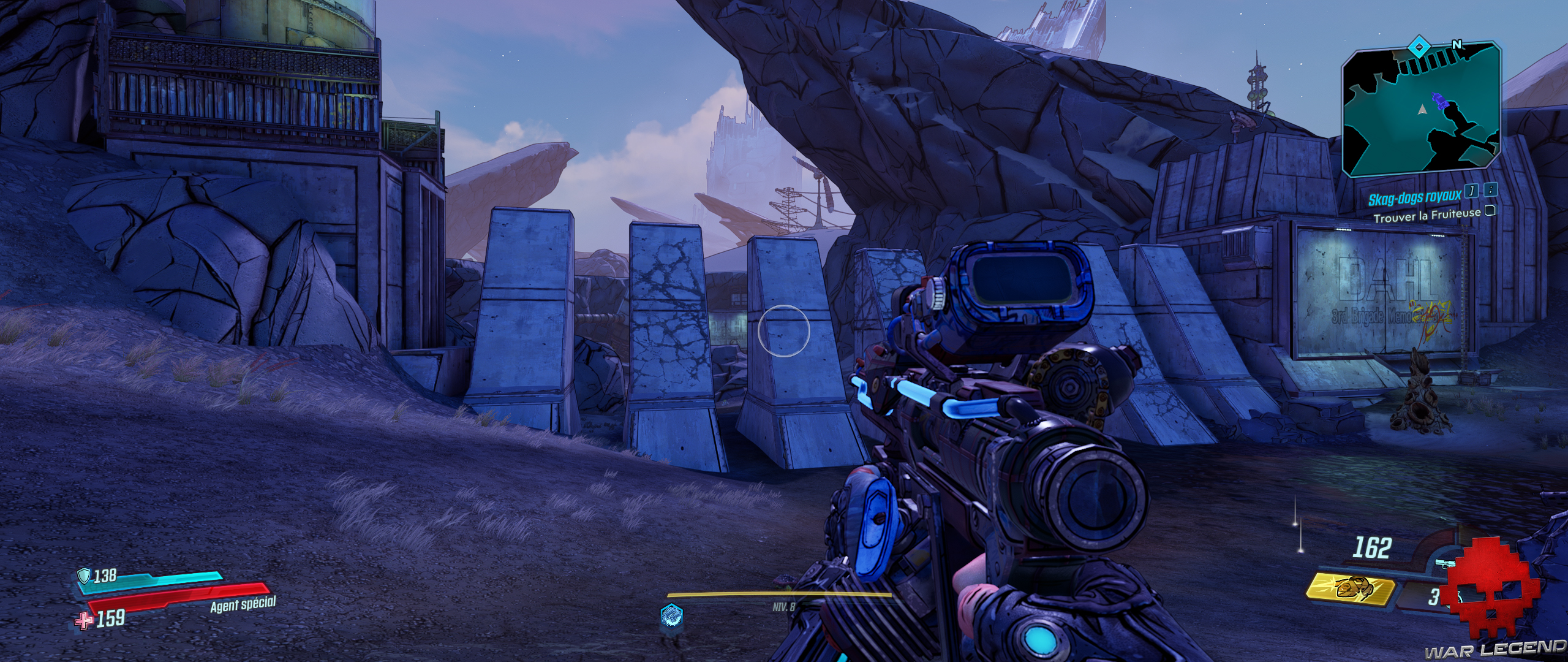This screenshot has width=1568, height=662.
Task: Expand the Skag-dogs royaux mission tracker
Action: (1415, 197)
